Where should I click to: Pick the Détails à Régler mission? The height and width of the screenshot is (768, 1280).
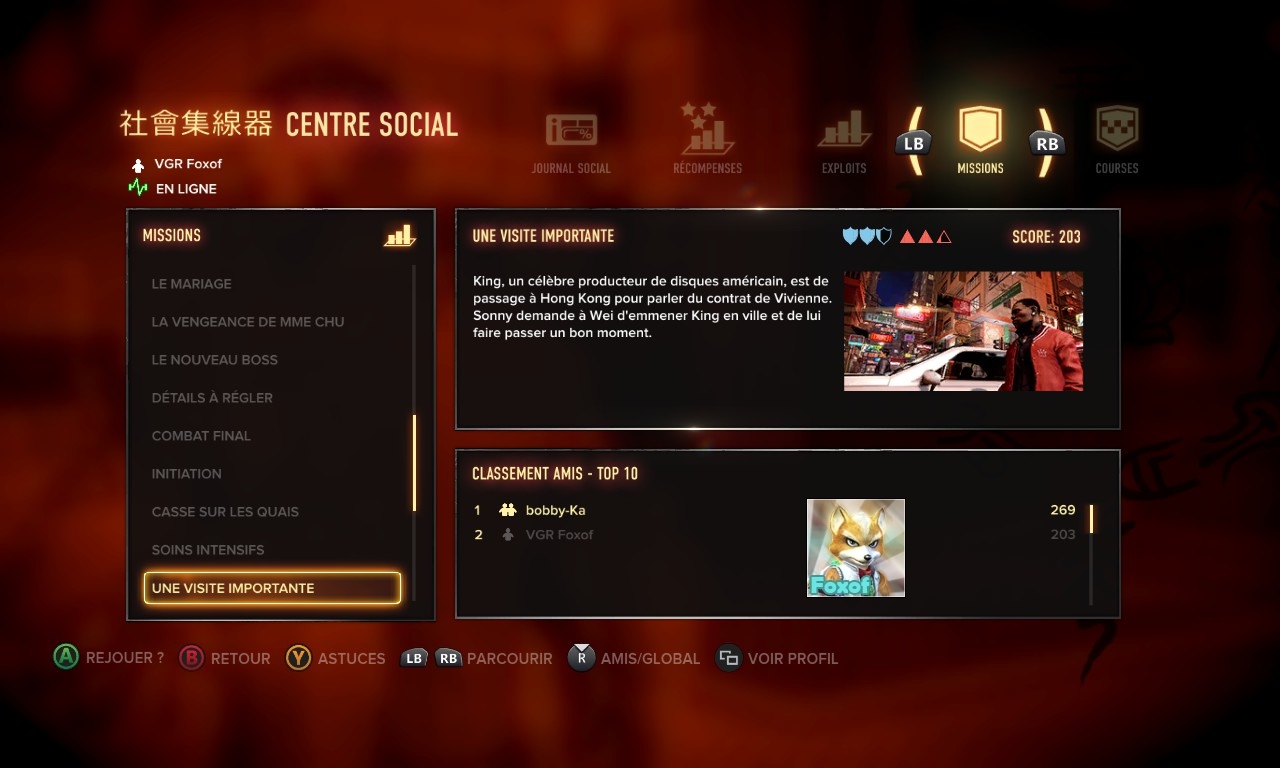pyautogui.click(x=212, y=398)
